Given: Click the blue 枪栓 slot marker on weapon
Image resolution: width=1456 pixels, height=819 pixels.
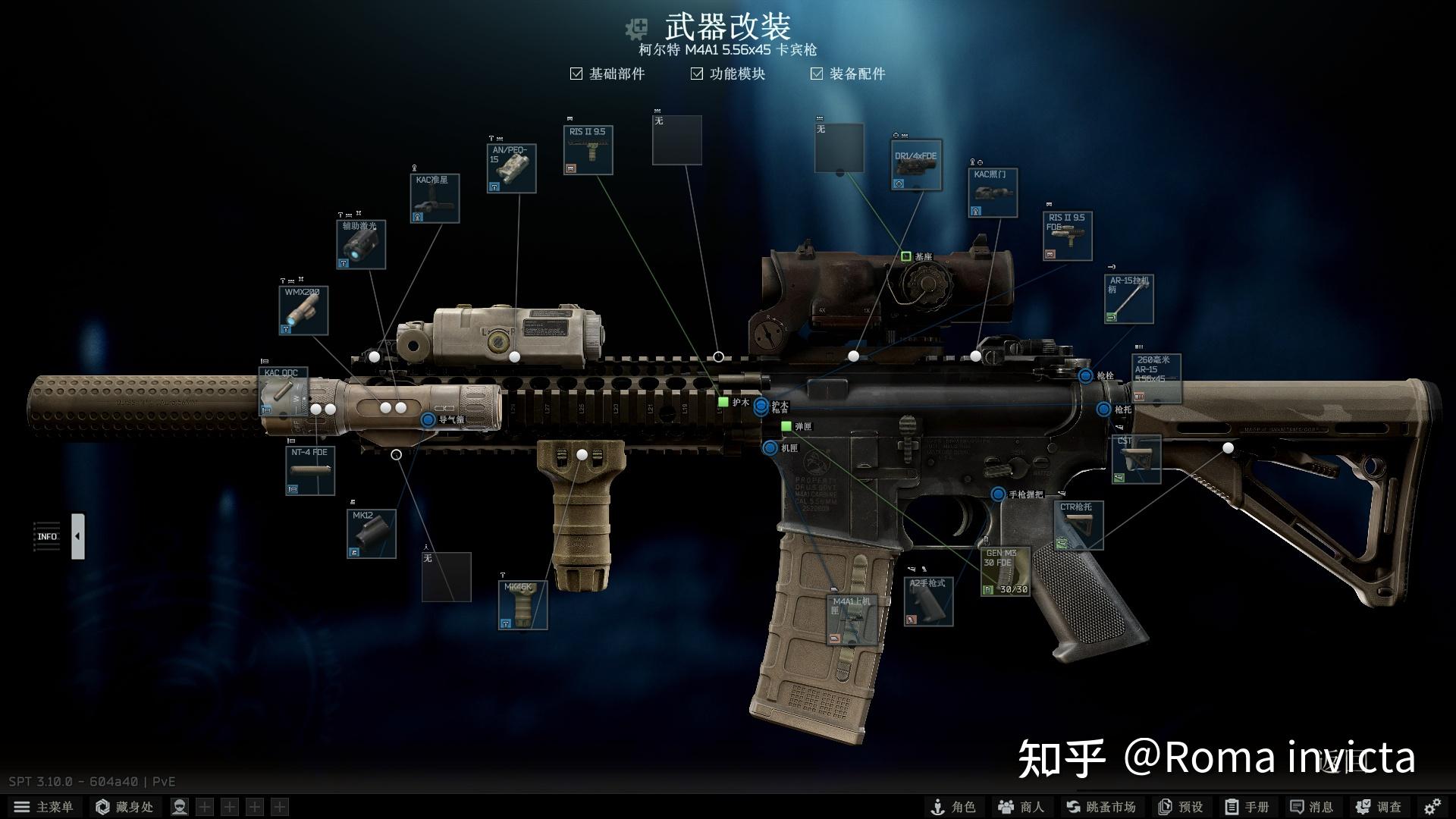Looking at the screenshot, I should coord(1086,375).
